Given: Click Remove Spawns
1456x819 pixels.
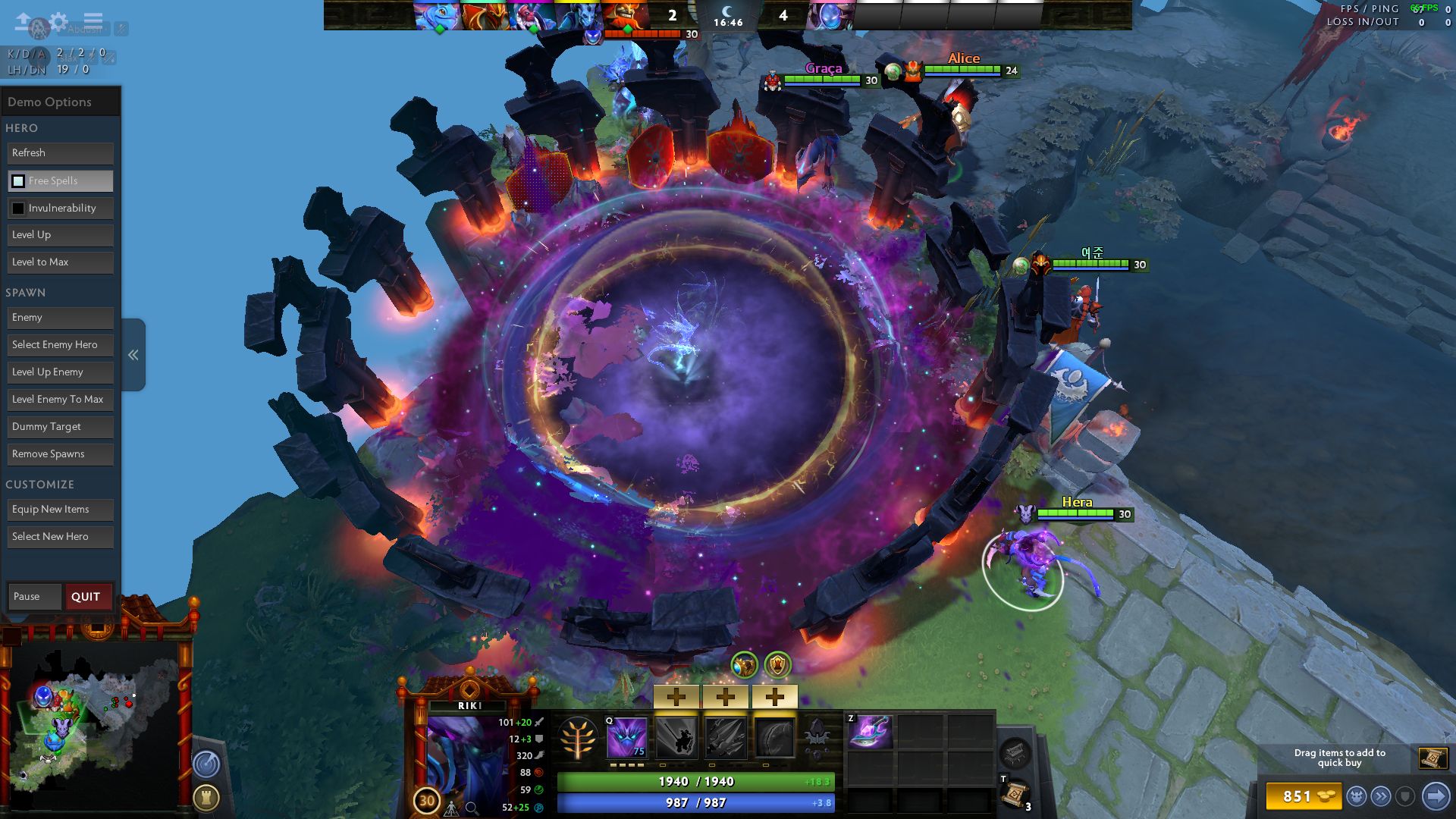Looking at the screenshot, I should (61, 454).
